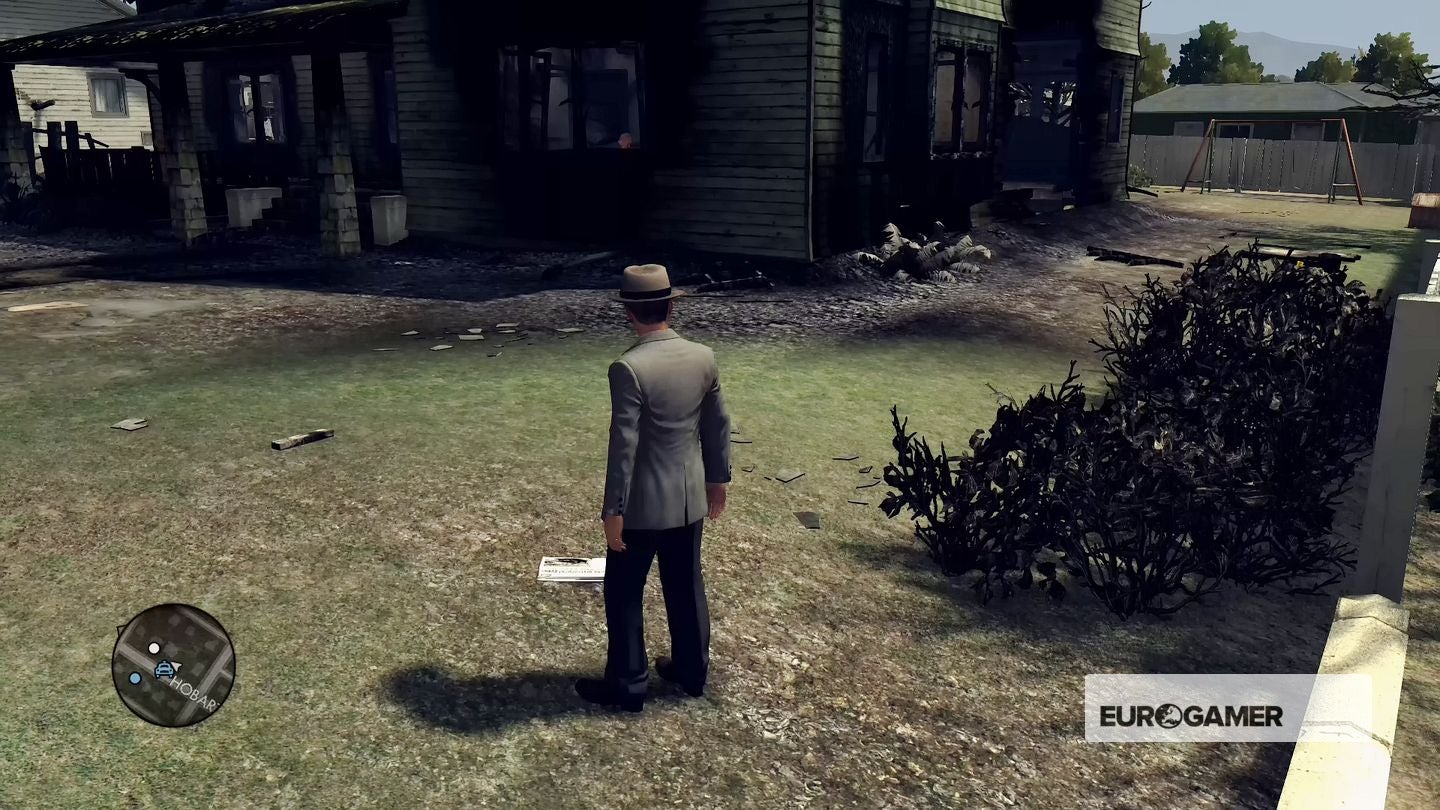Select the player direction arrow on the minimap

pos(176,666)
